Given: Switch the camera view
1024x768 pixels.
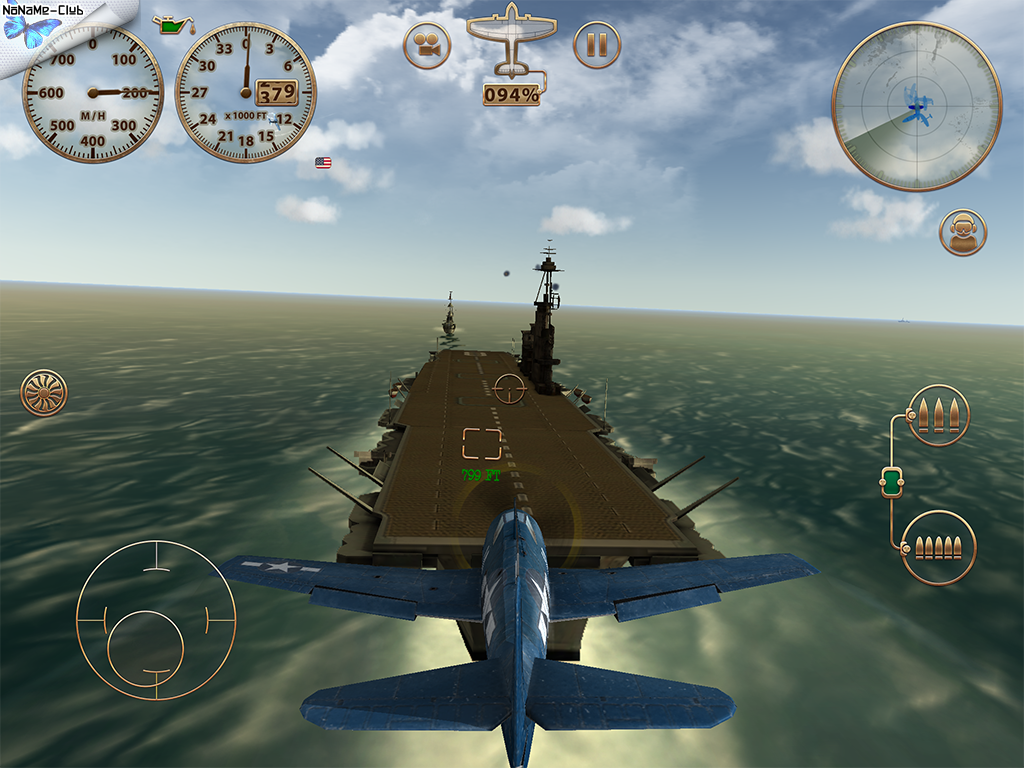Looking at the screenshot, I should 428,45.
